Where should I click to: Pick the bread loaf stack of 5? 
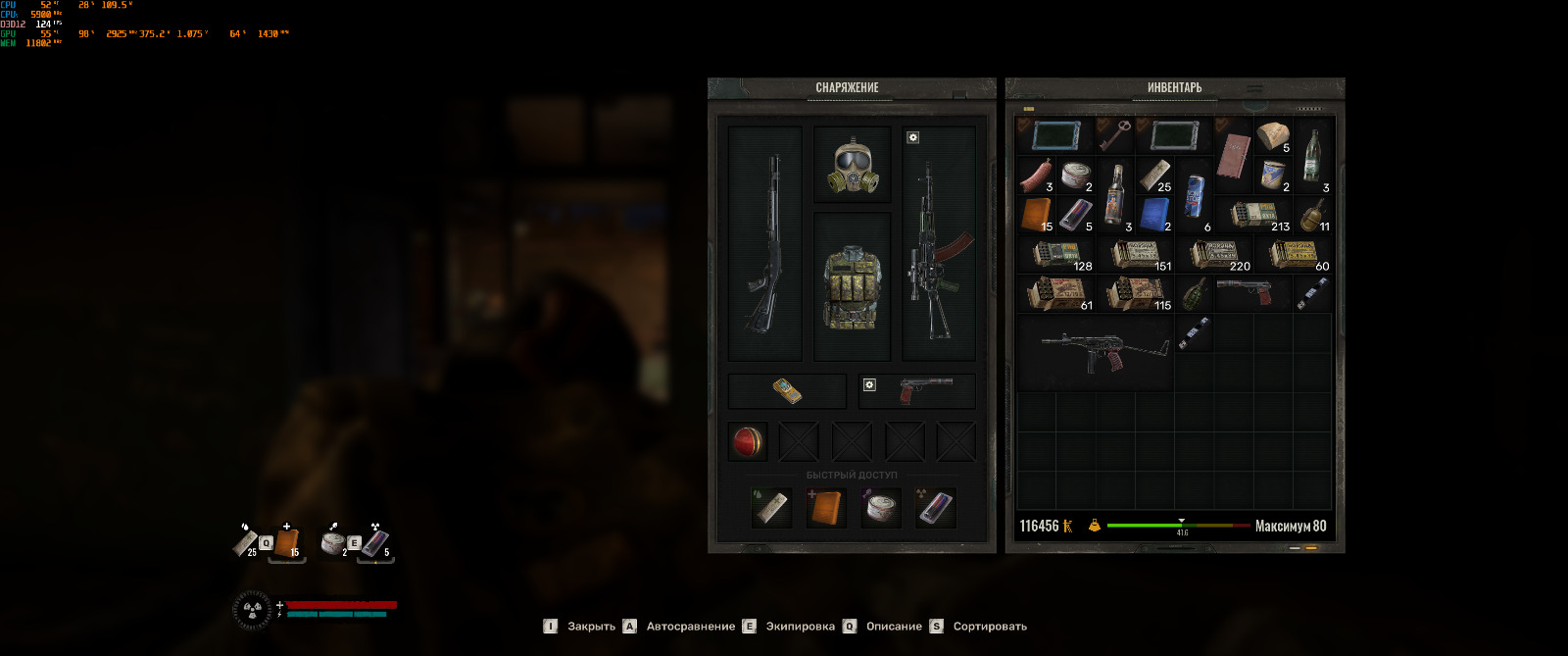click(1273, 137)
